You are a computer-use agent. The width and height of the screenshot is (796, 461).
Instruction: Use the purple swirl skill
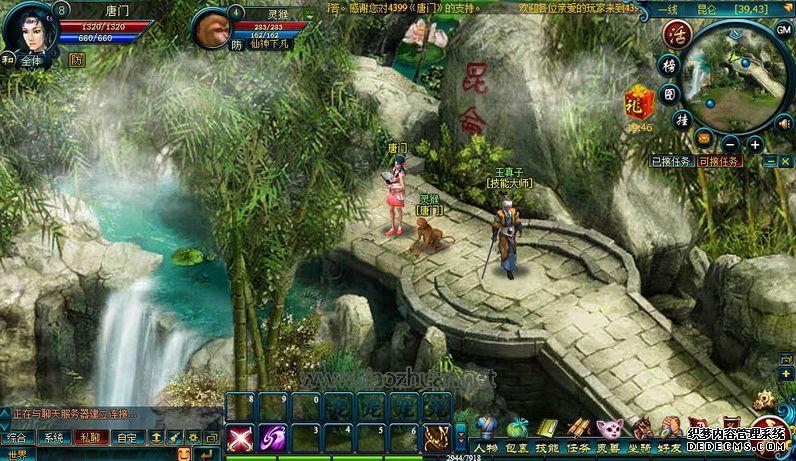point(272,438)
